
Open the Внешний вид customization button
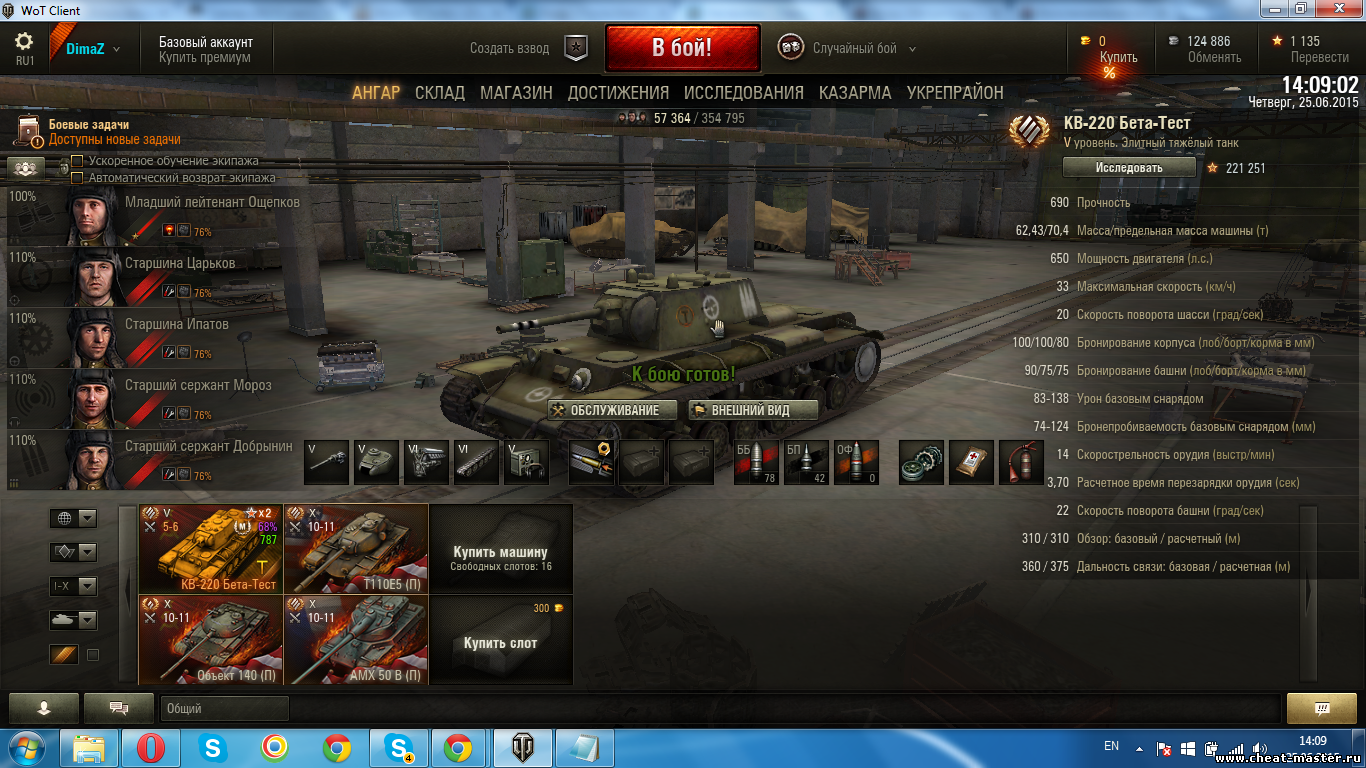coord(753,410)
